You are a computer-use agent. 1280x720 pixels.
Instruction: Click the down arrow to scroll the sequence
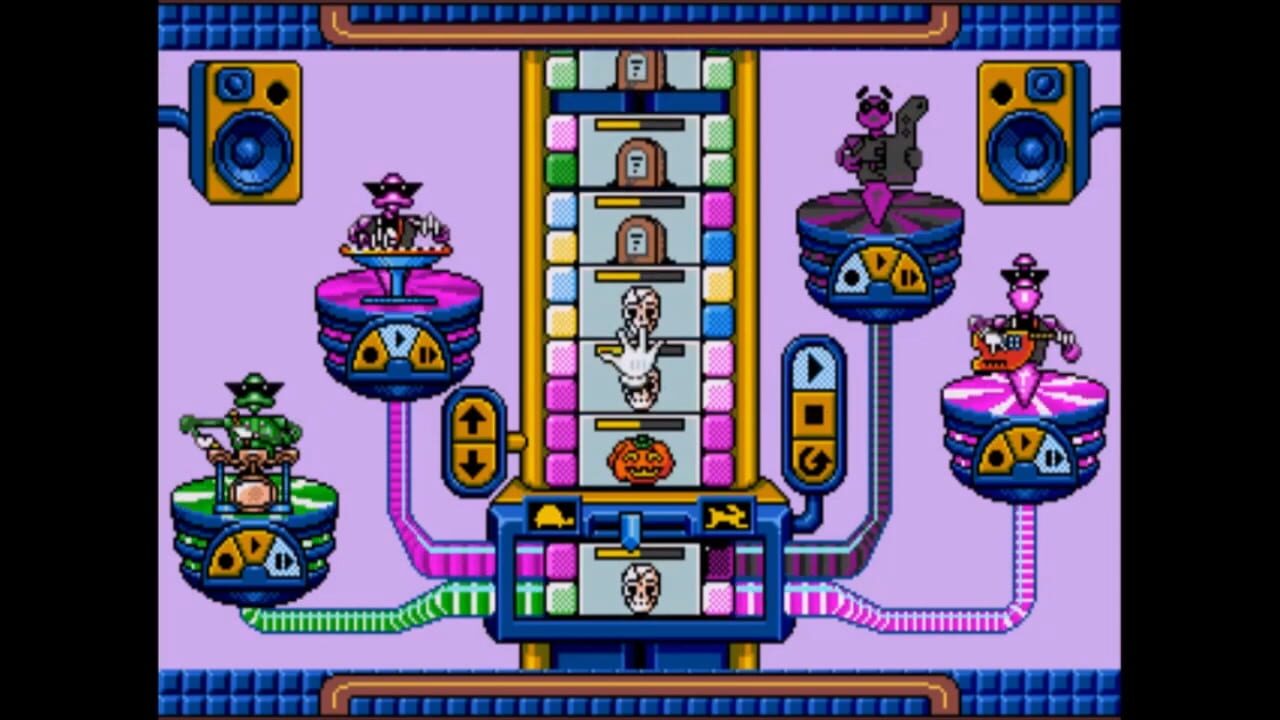click(473, 462)
